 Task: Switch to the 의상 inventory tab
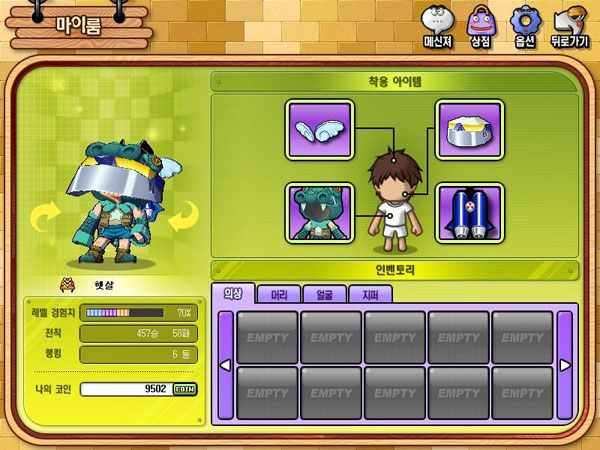click(x=231, y=294)
